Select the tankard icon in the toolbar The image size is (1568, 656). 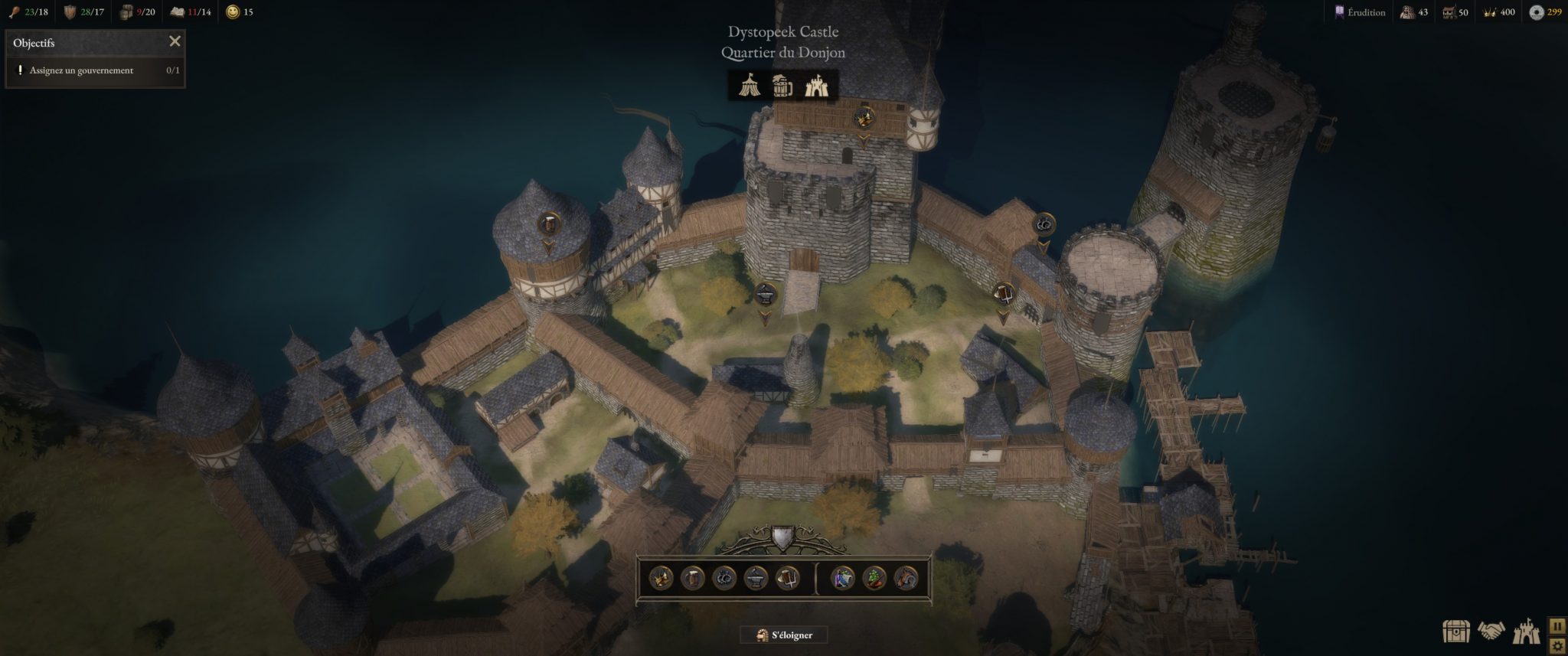pyautogui.click(x=692, y=578)
